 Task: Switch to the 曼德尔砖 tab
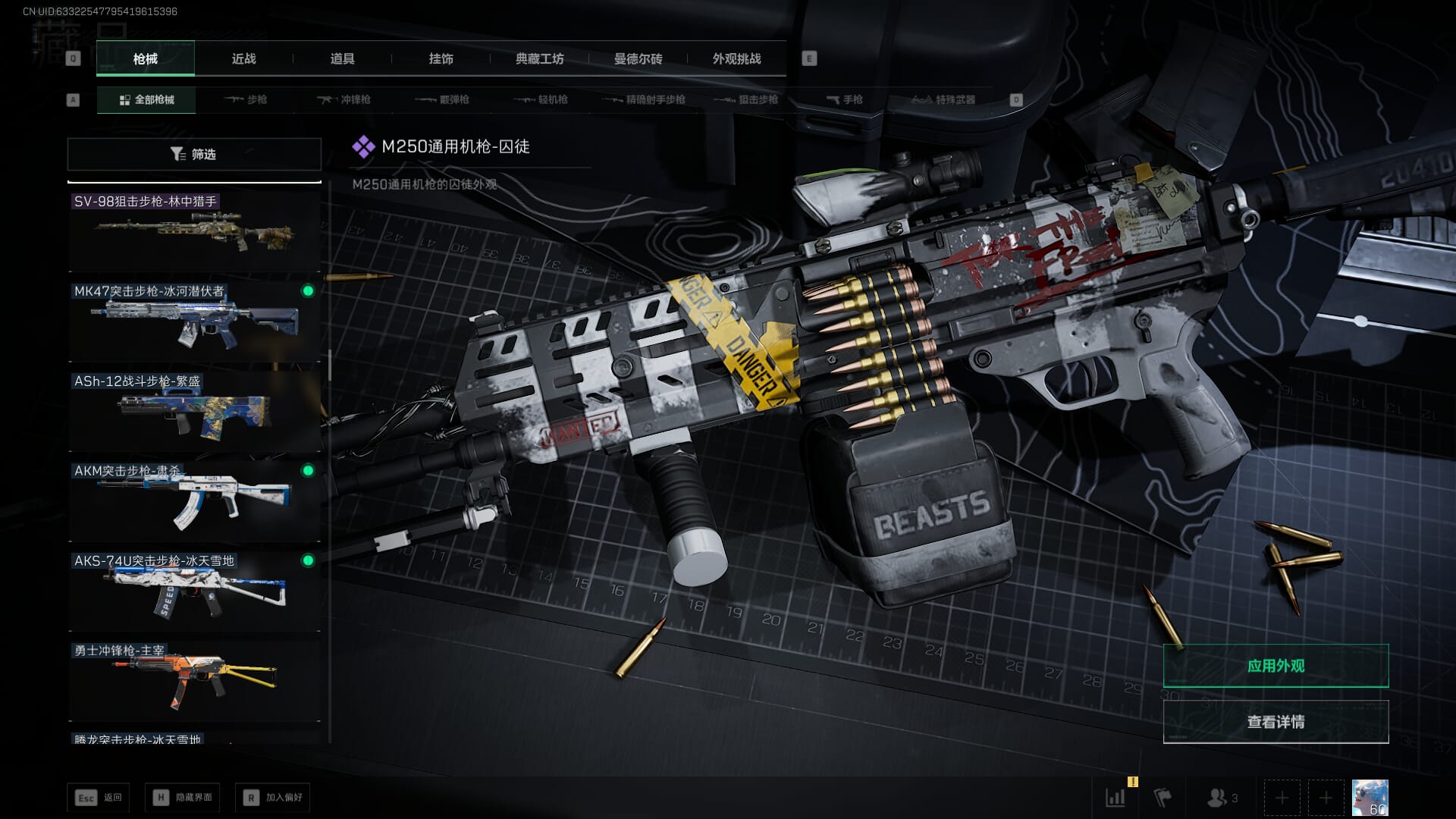tap(638, 58)
